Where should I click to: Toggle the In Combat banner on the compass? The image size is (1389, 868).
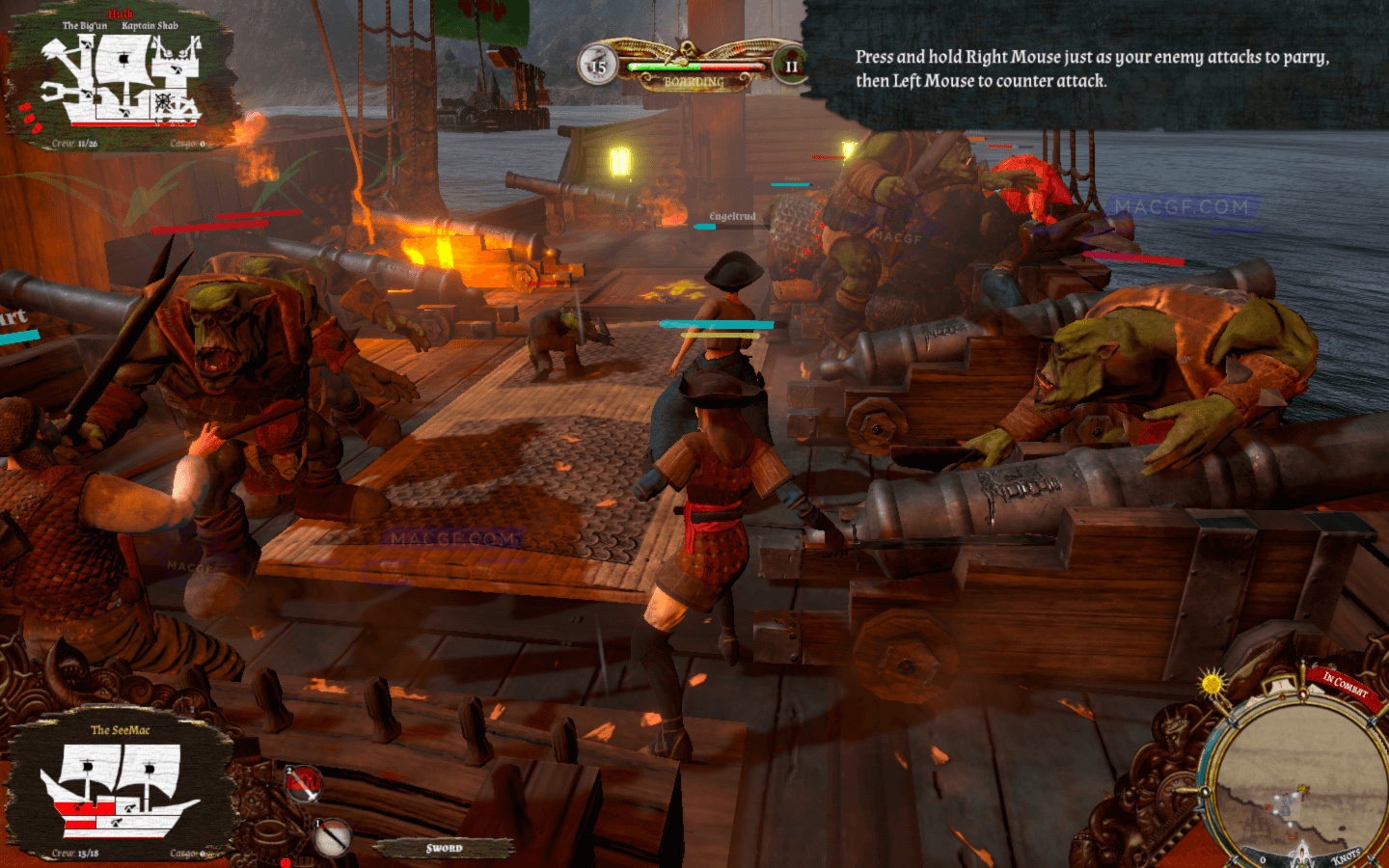point(1345,686)
